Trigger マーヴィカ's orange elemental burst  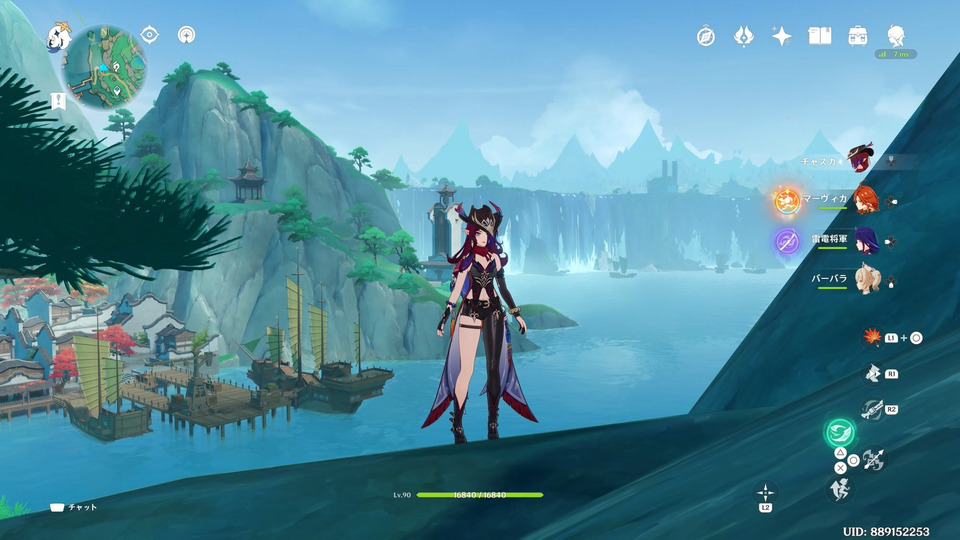click(787, 200)
